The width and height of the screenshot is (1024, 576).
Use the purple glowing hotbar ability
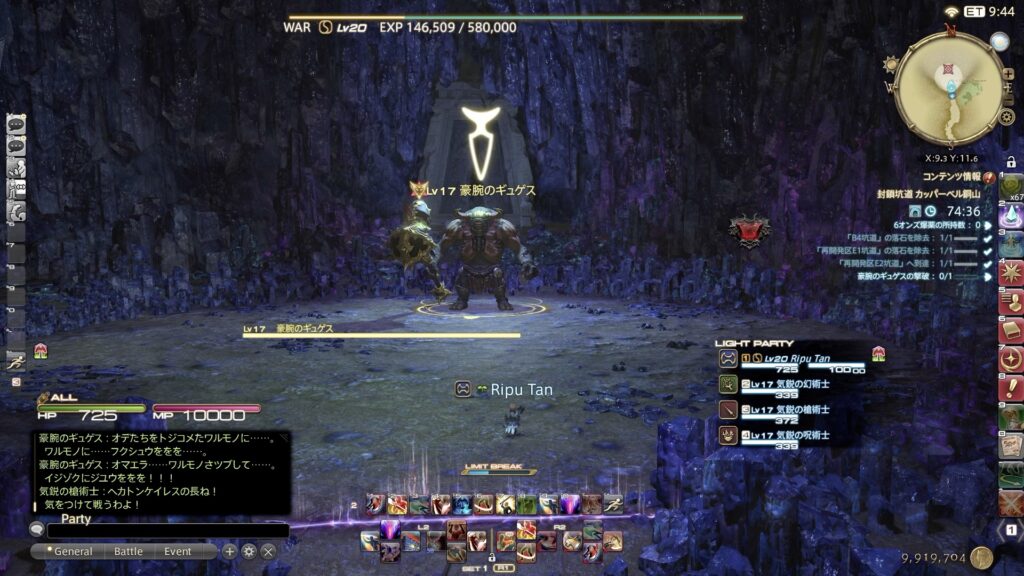coord(389,530)
